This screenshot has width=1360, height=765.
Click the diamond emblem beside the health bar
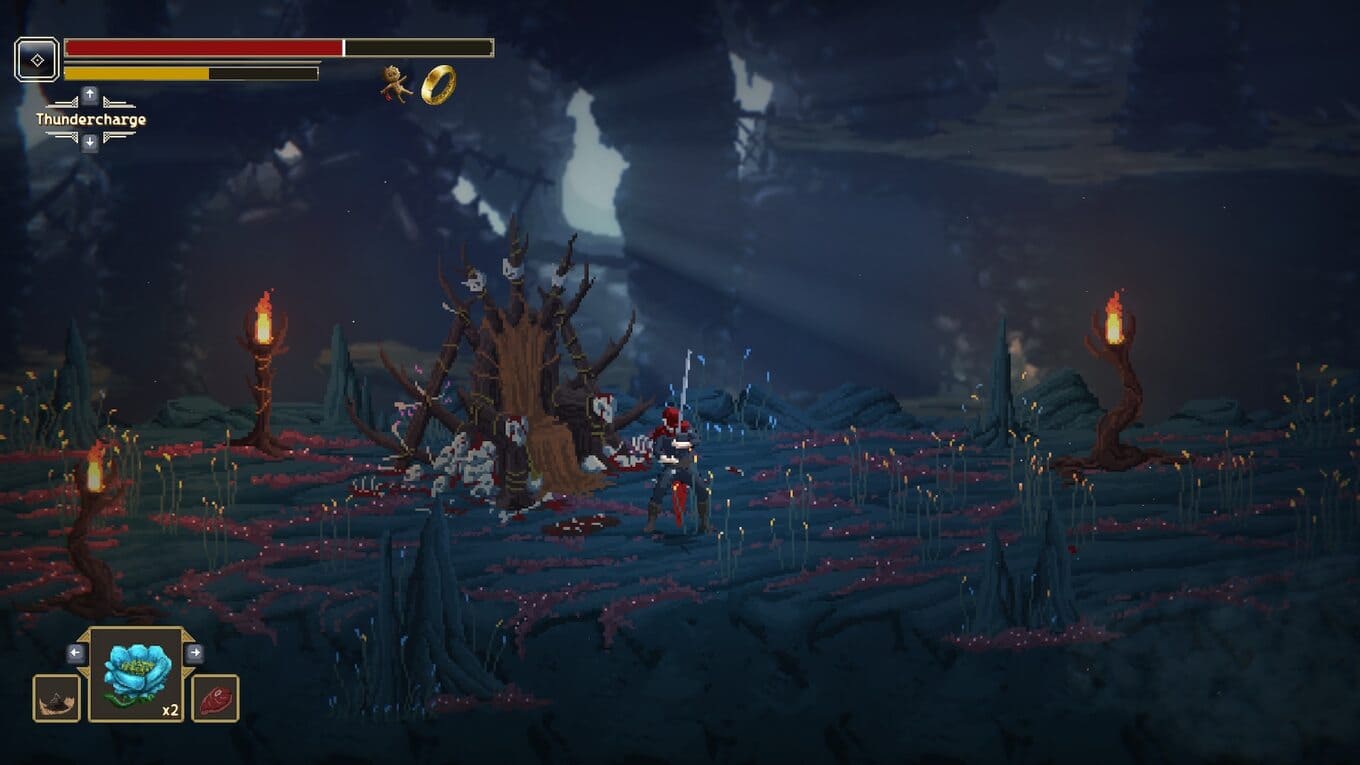pos(37,60)
